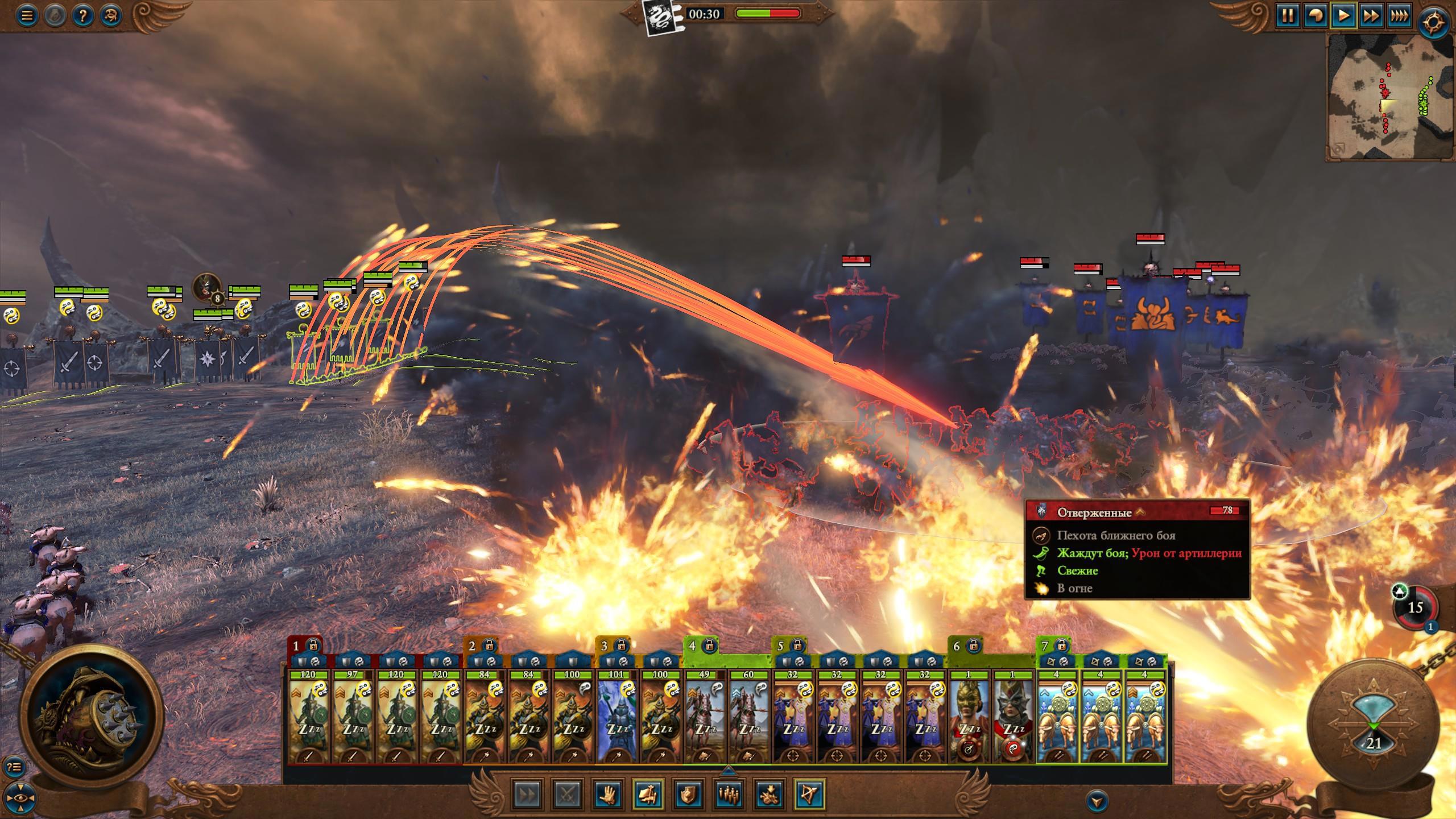This screenshot has width=1456, height=819.
Task: Open the question mark help button
Action: (x=82, y=15)
